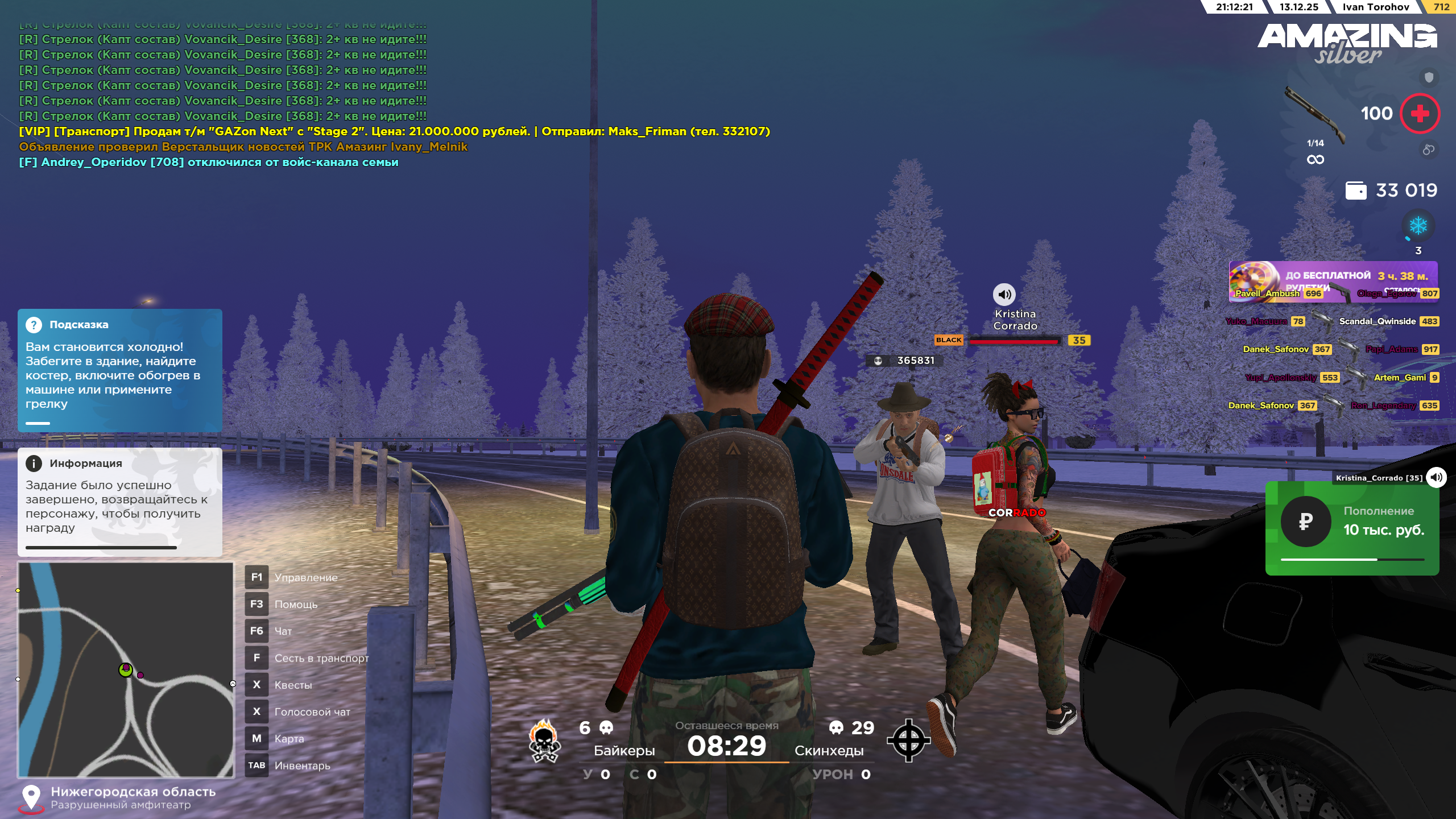The image size is (1456, 819).
Task: Click the shotgun weapon icon
Action: tap(1315, 113)
